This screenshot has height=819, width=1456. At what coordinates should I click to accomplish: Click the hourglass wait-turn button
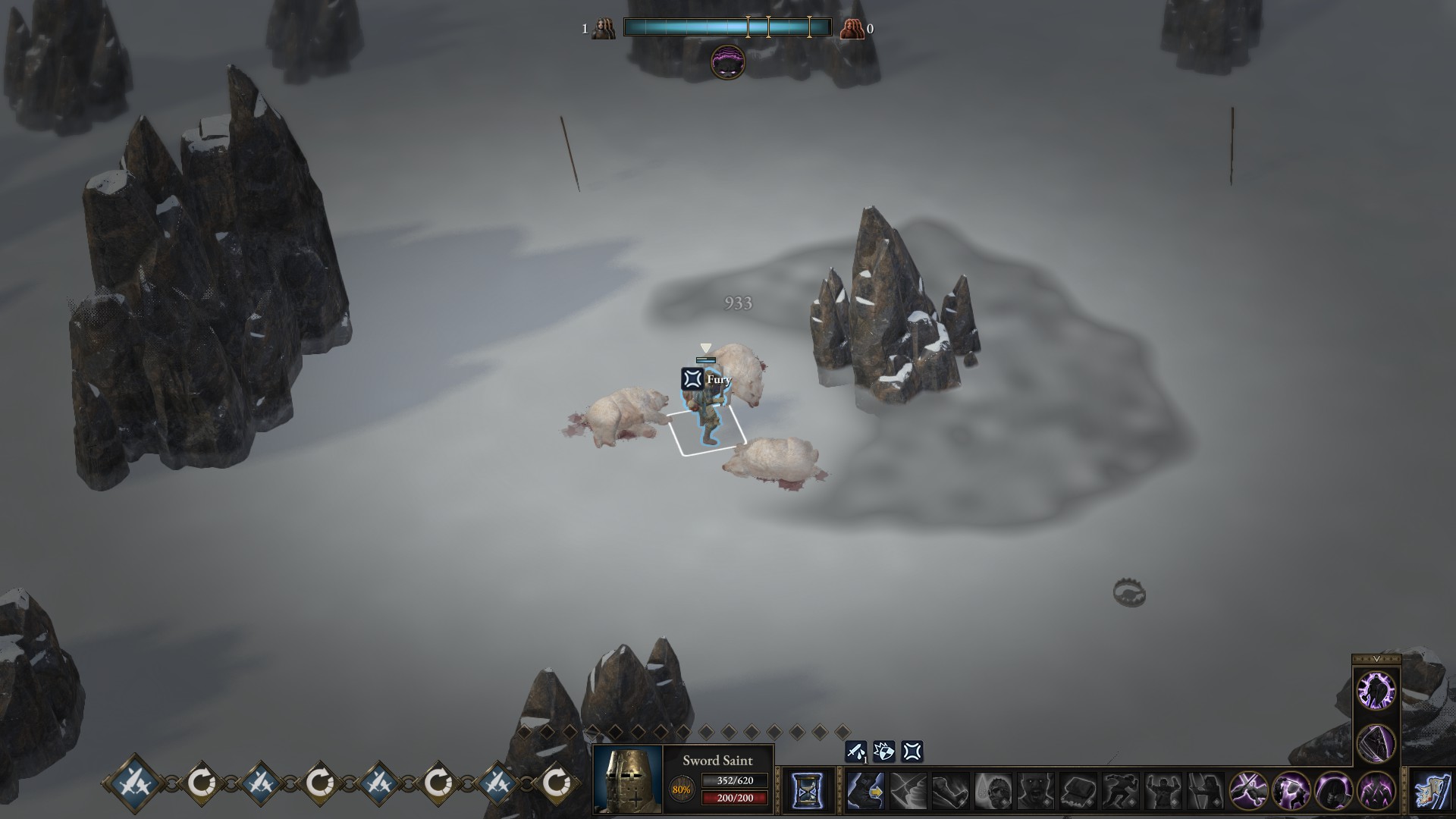click(x=807, y=791)
